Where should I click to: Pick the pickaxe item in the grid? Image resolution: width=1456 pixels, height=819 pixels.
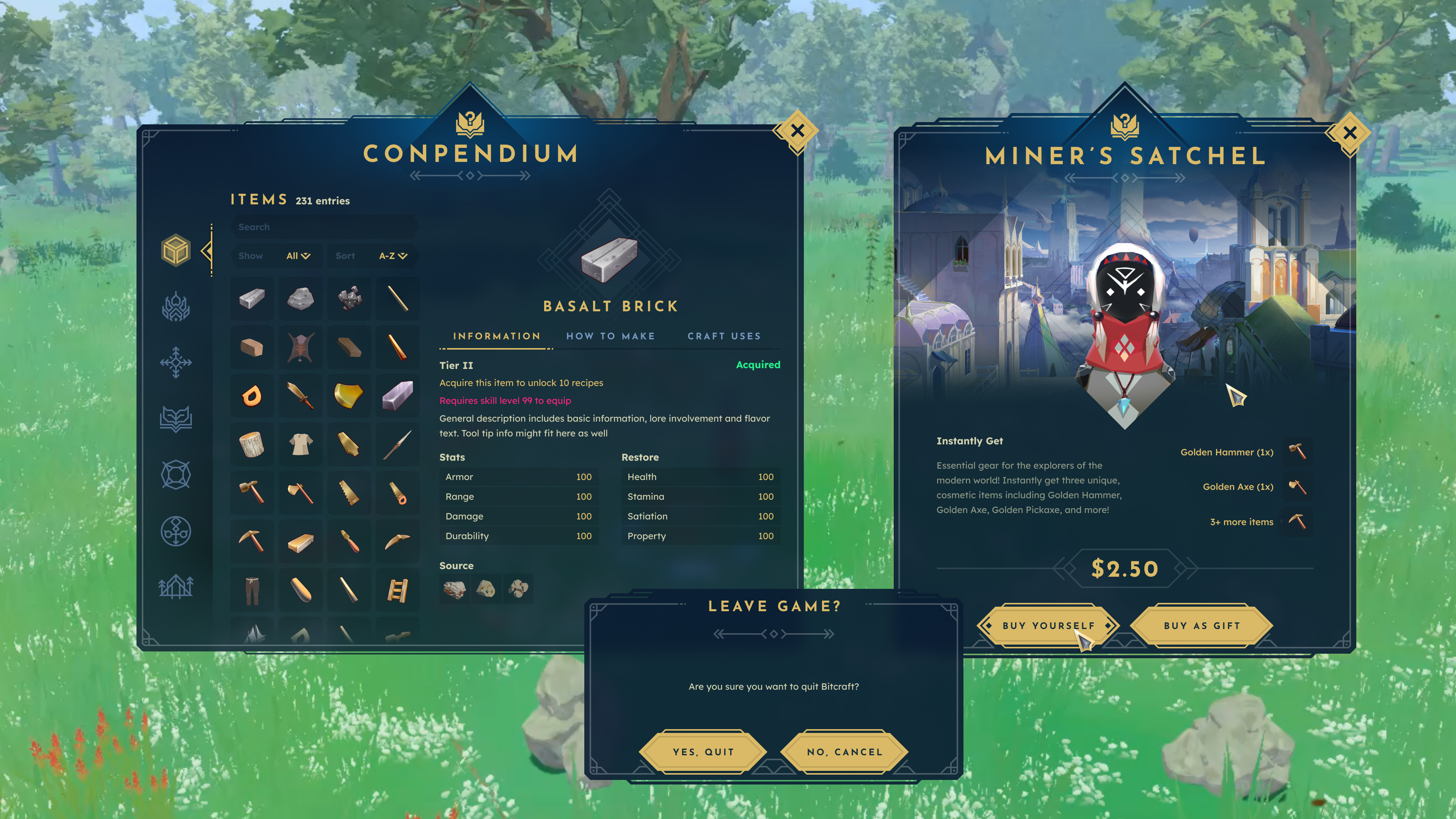click(x=251, y=541)
